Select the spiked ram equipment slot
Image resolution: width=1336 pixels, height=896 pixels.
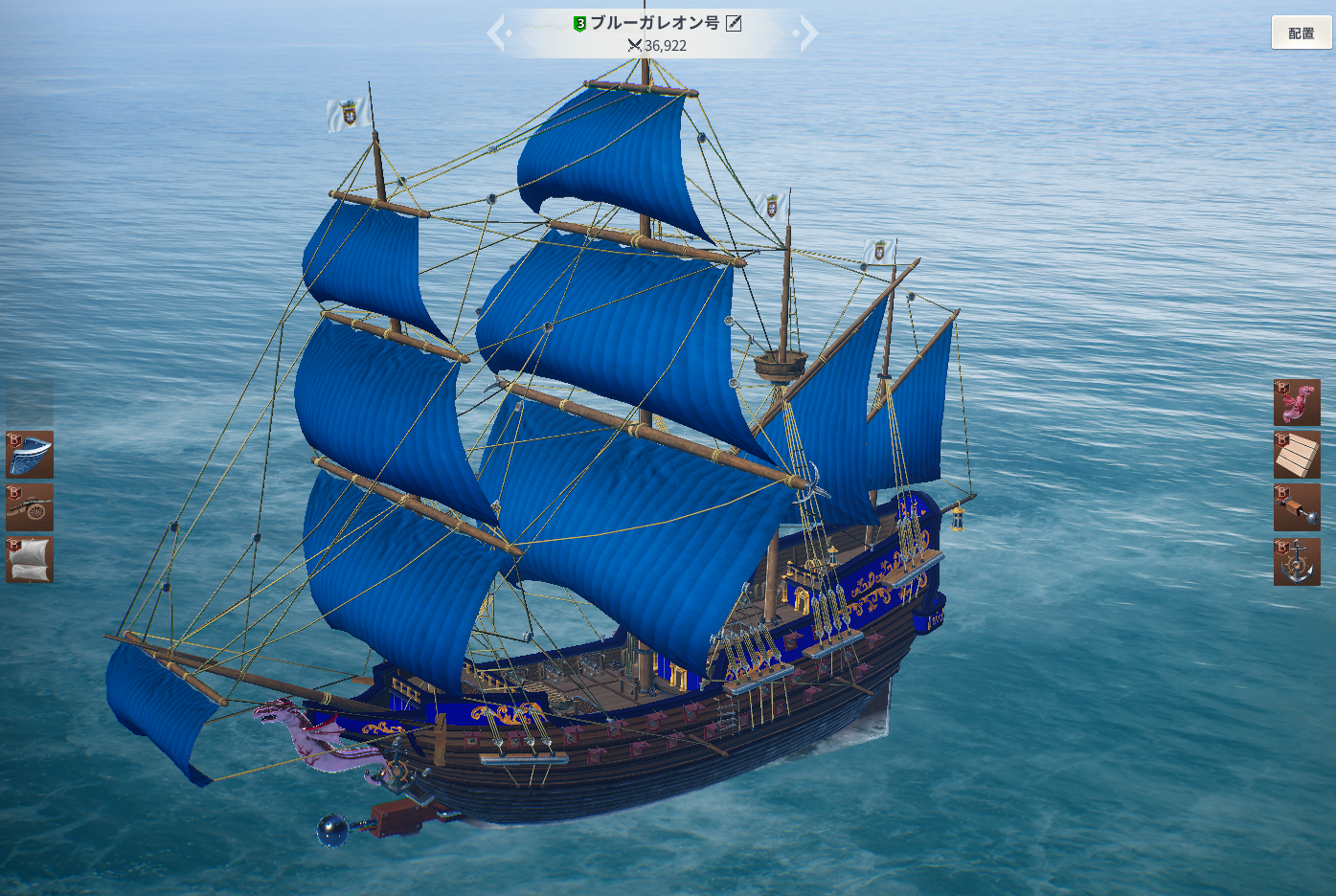[1297, 507]
